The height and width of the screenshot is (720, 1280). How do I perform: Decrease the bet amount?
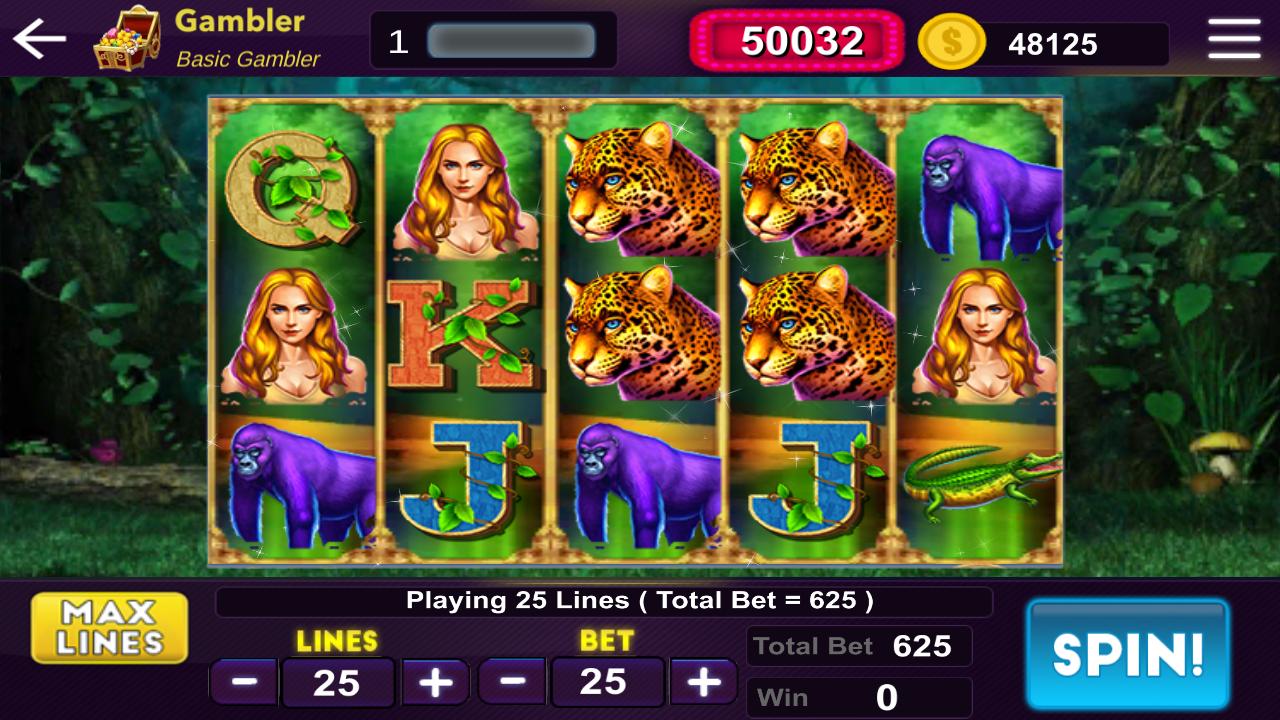(512, 682)
